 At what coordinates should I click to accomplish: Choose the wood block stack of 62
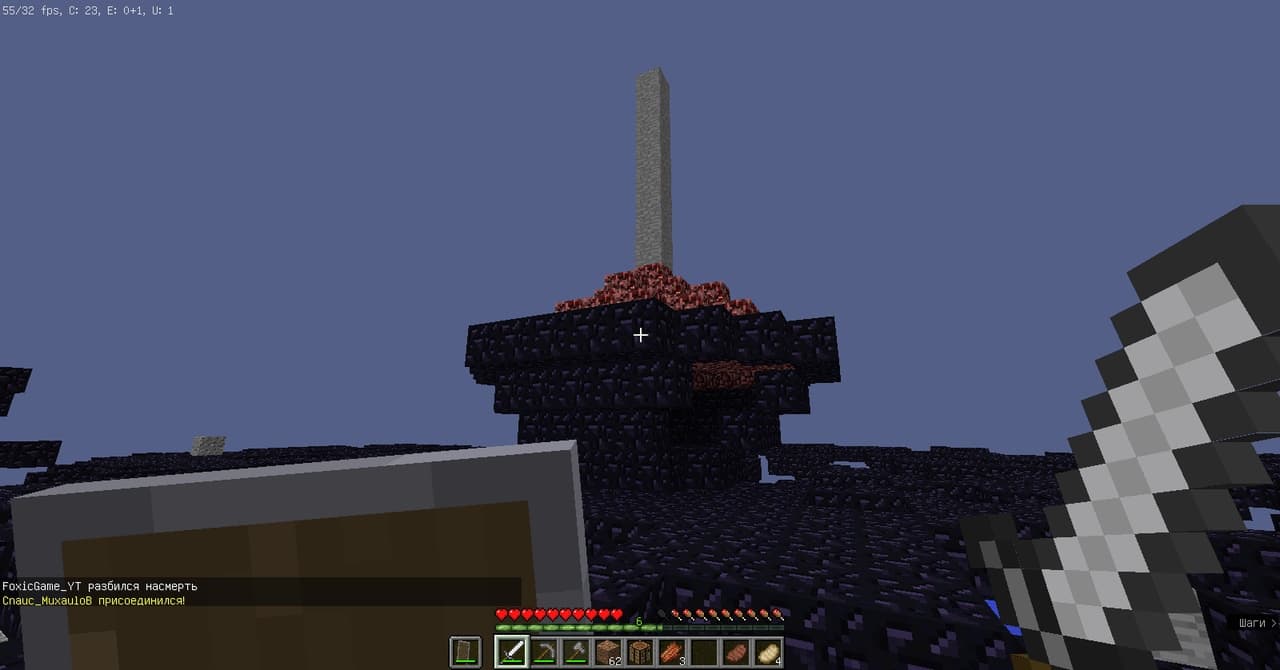[608, 652]
